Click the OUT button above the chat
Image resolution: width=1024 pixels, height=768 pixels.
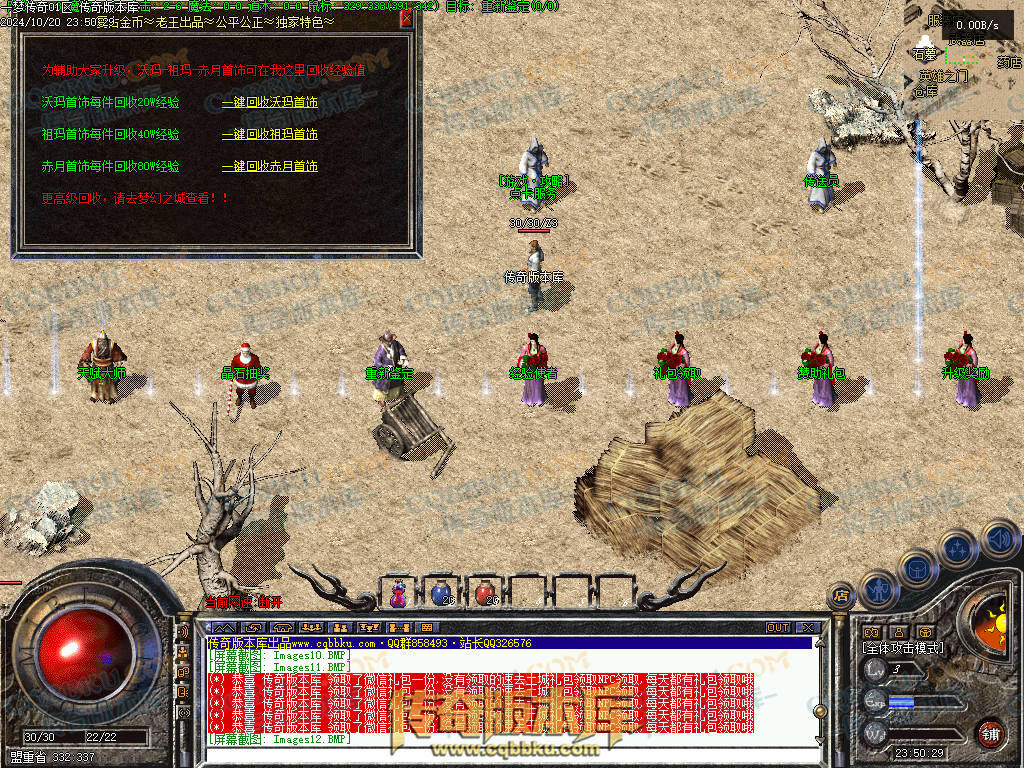(x=777, y=627)
